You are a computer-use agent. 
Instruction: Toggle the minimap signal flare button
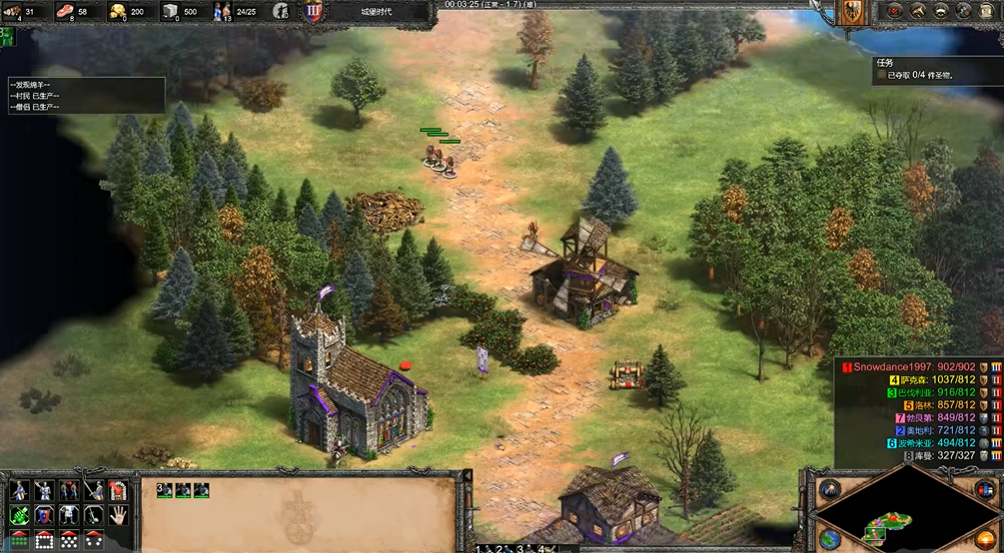tap(829, 489)
